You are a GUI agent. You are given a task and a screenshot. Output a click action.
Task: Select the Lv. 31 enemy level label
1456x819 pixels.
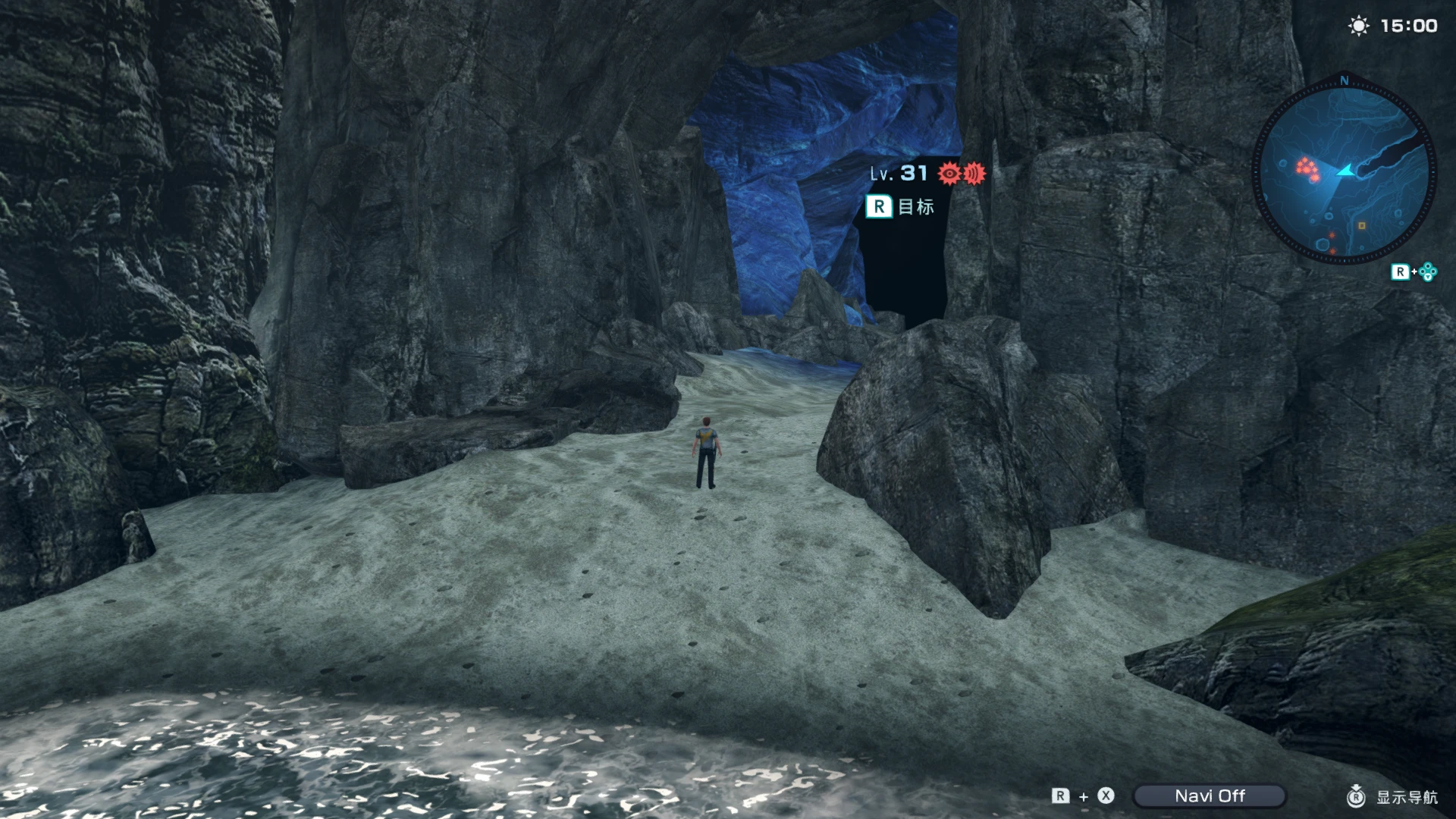pos(899,172)
